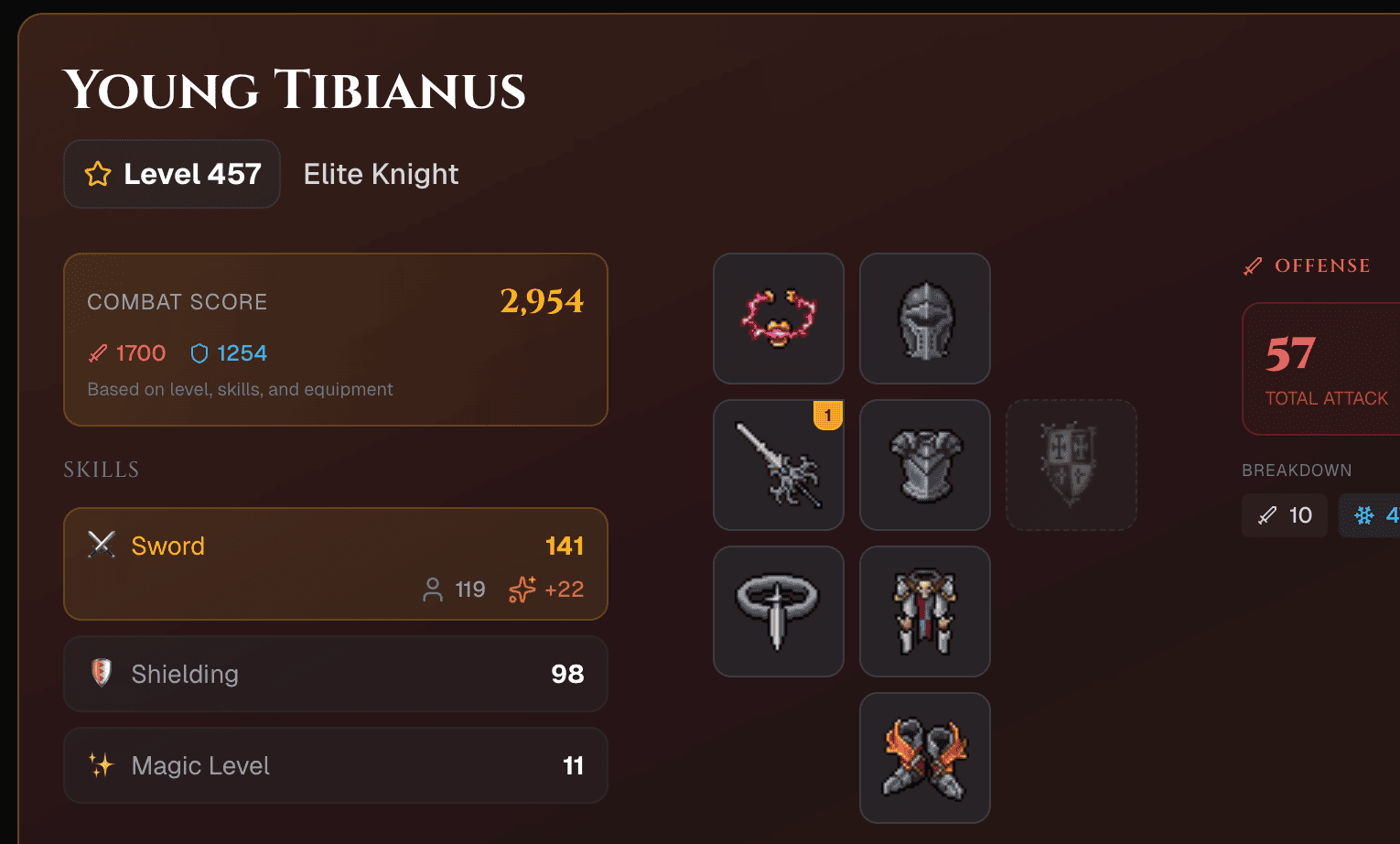This screenshot has width=1400, height=844.
Task: Click the Level 457 badge
Action: point(171,174)
